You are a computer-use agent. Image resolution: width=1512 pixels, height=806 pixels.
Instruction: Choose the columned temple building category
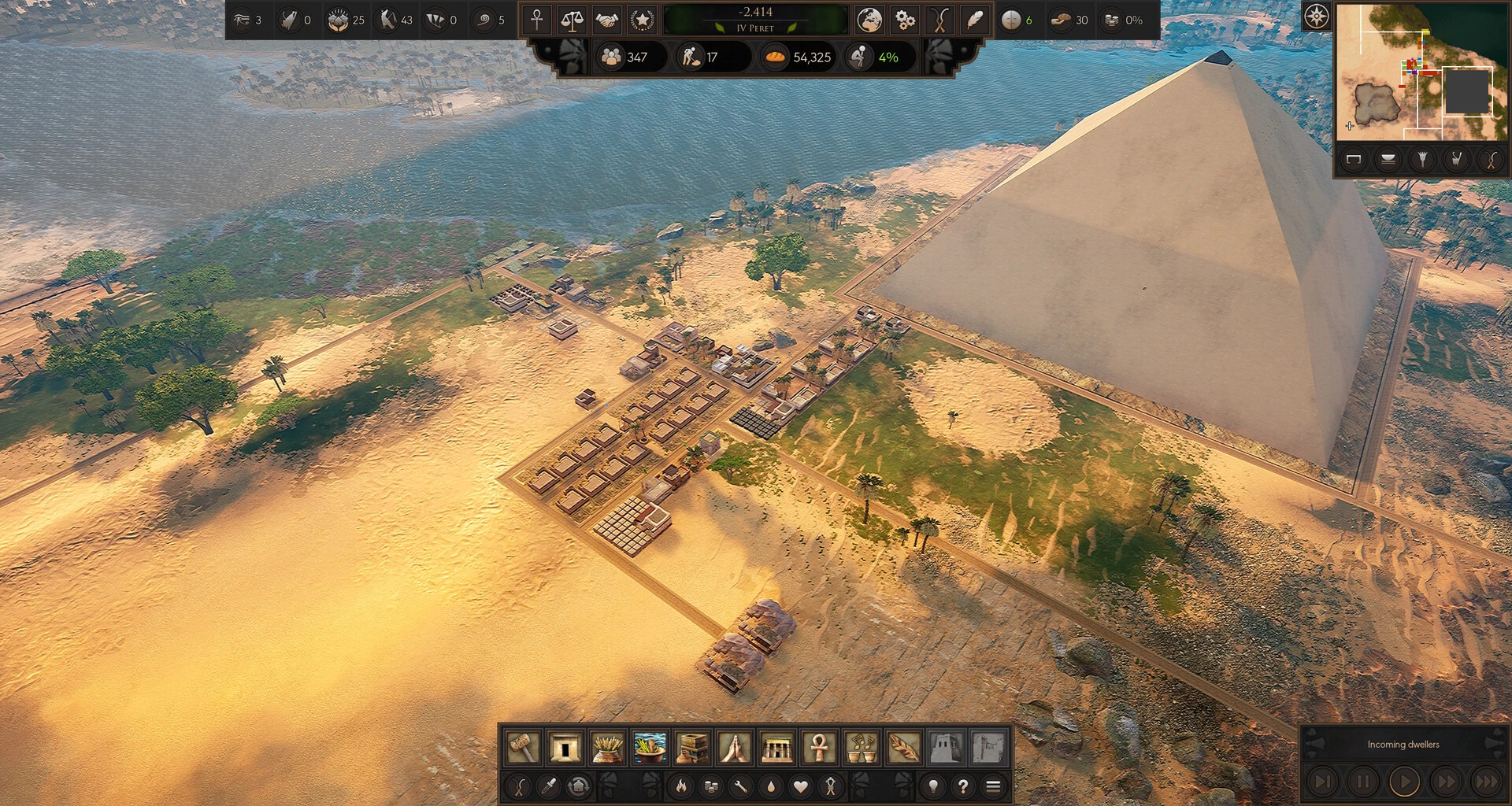click(x=776, y=747)
